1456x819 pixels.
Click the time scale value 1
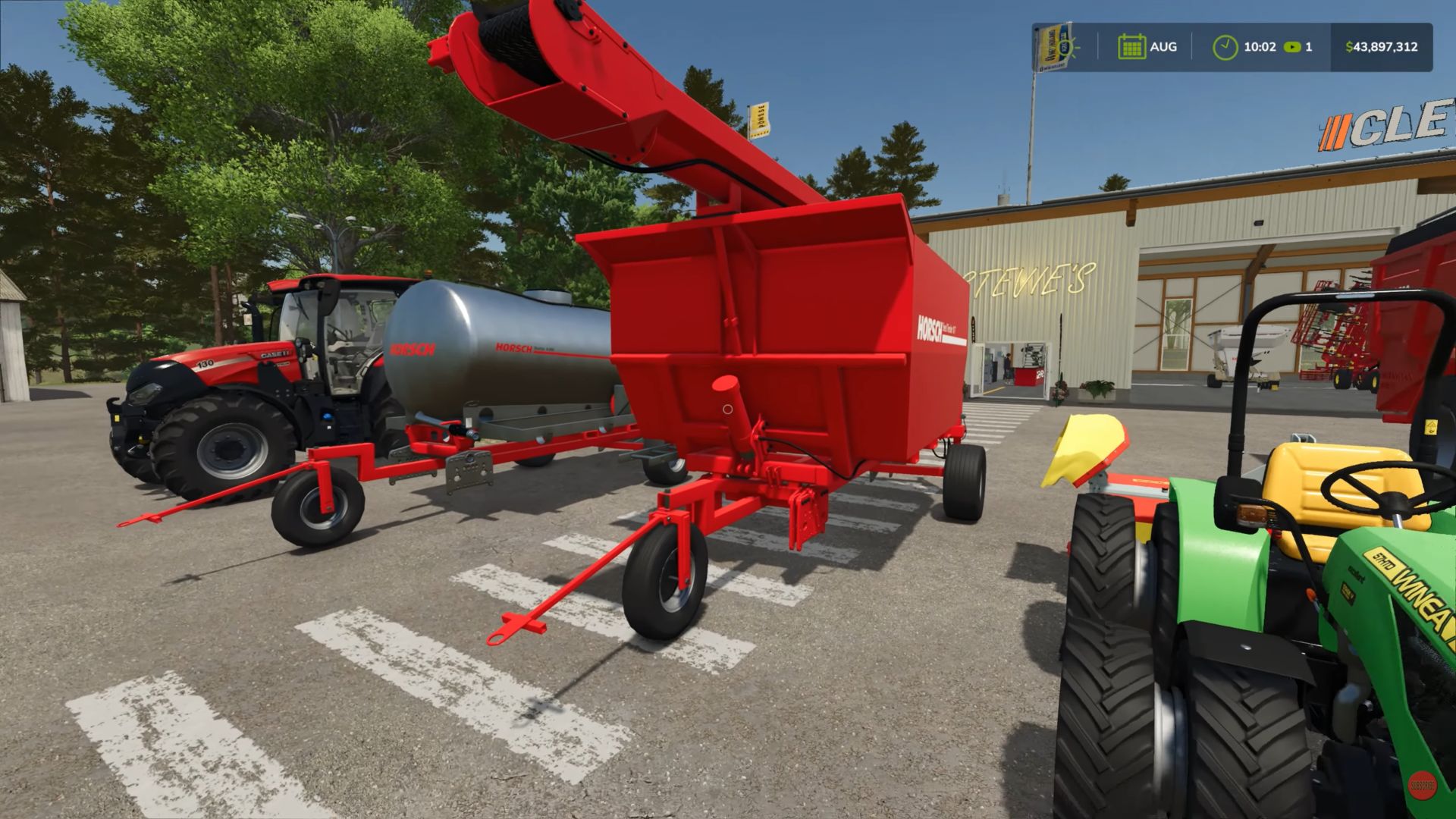point(1308,47)
